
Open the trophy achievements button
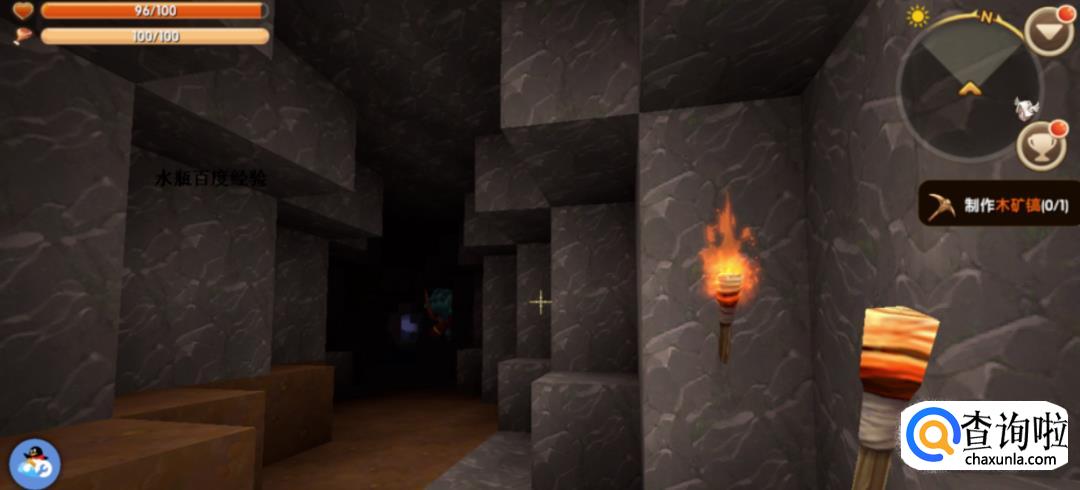(x=1042, y=147)
